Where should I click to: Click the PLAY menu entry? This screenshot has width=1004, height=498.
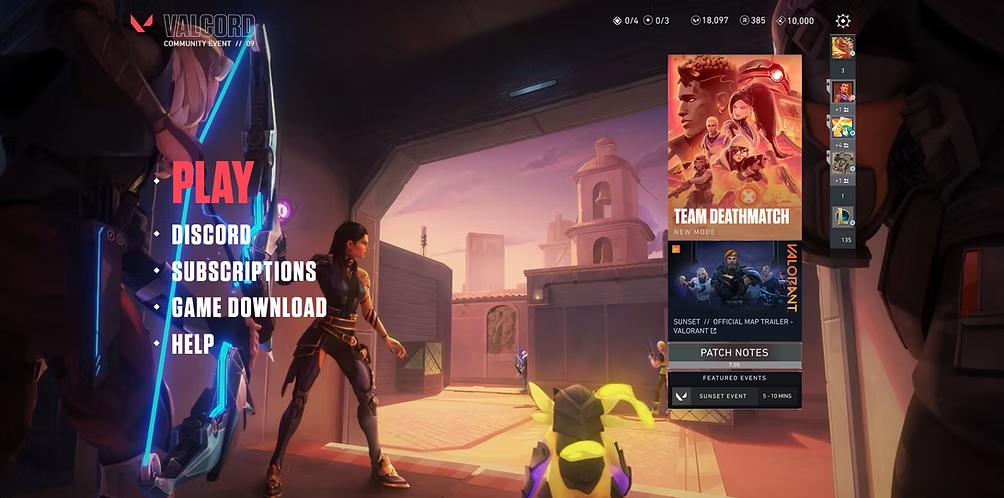tap(212, 182)
